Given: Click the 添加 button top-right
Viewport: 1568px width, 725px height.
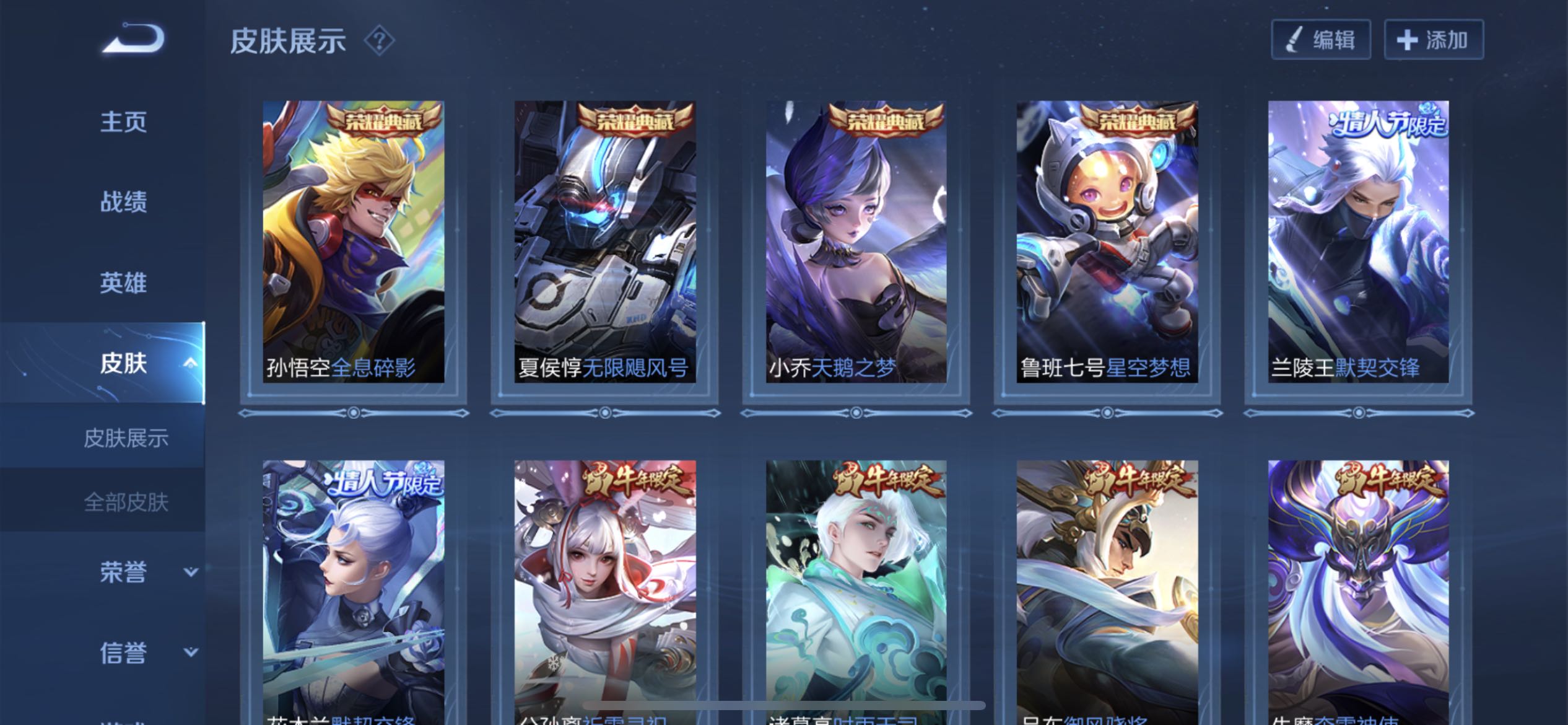Looking at the screenshot, I should click(x=1434, y=38).
